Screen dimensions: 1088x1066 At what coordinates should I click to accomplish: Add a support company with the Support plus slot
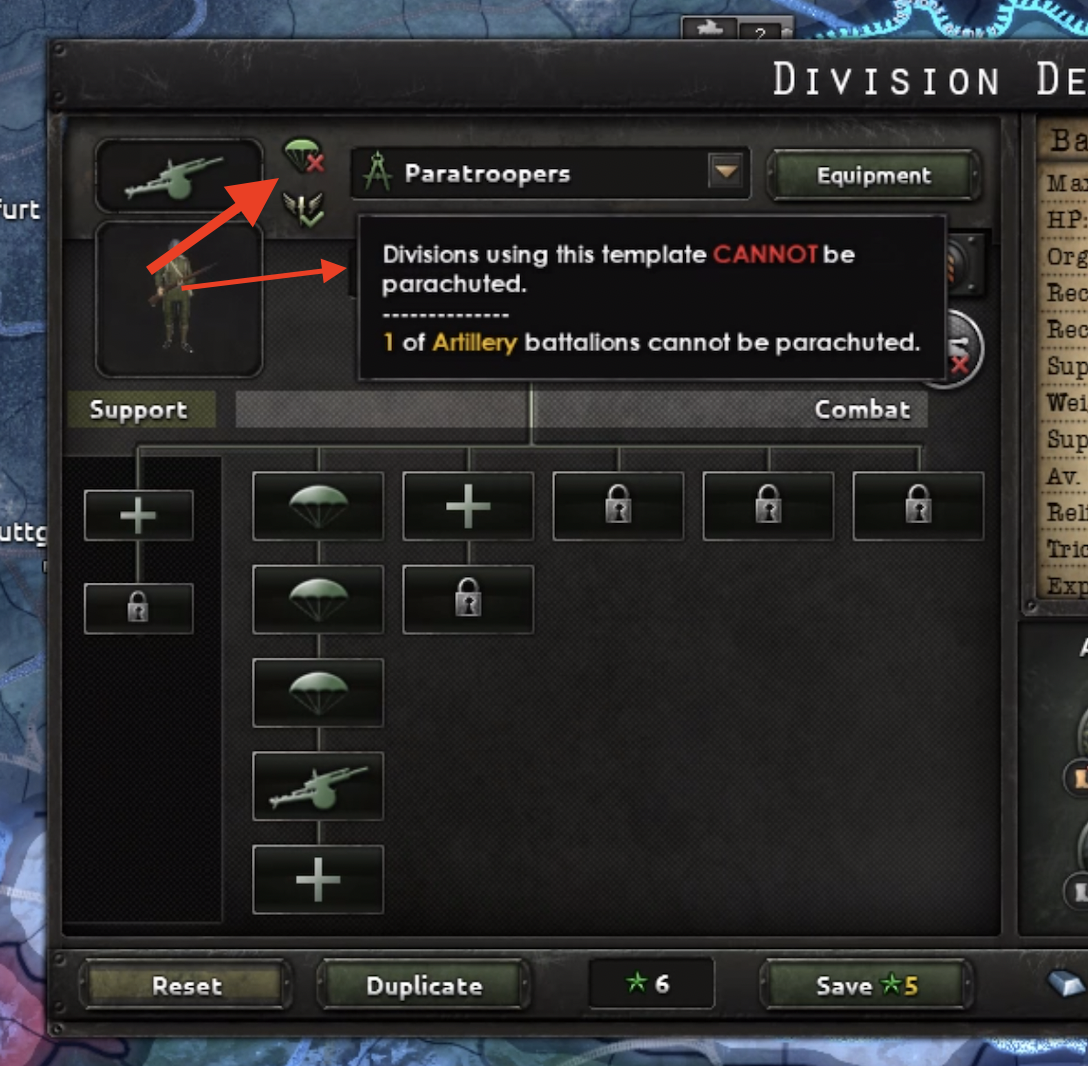pos(138,516)
